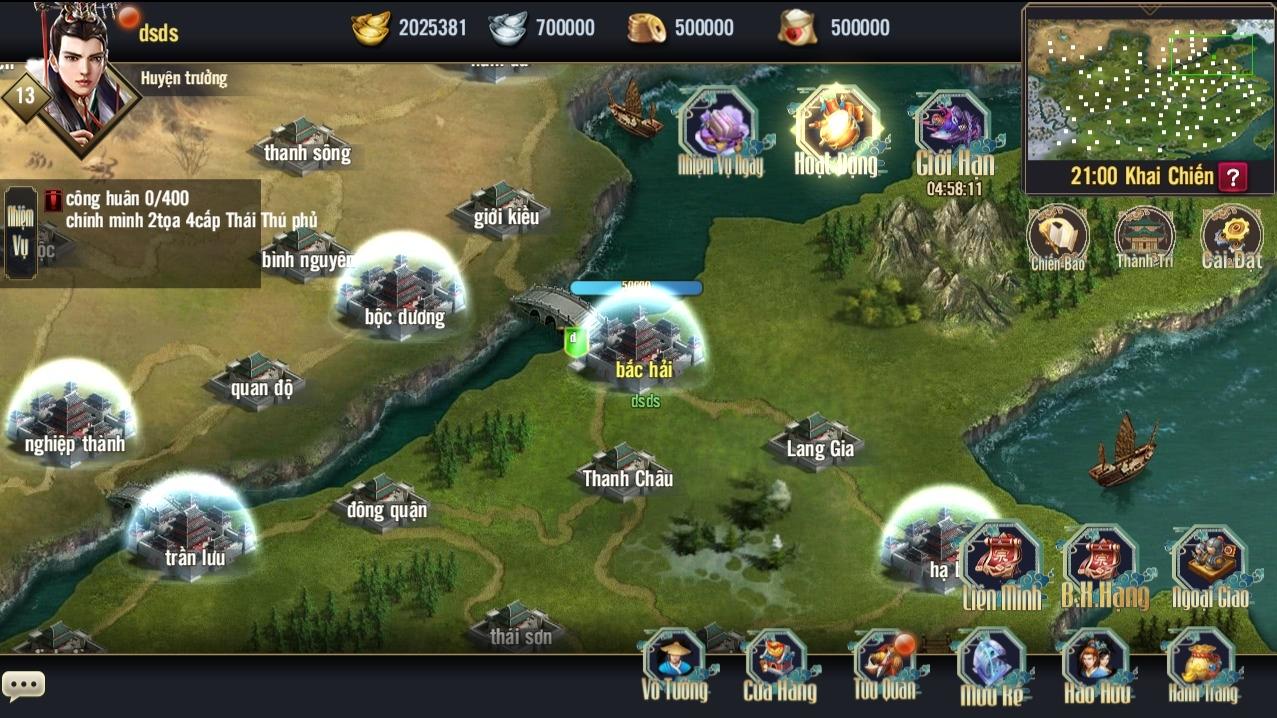Show help with the question mark button
Screen dimensions: 1277x718
[x=1234, y=178]
